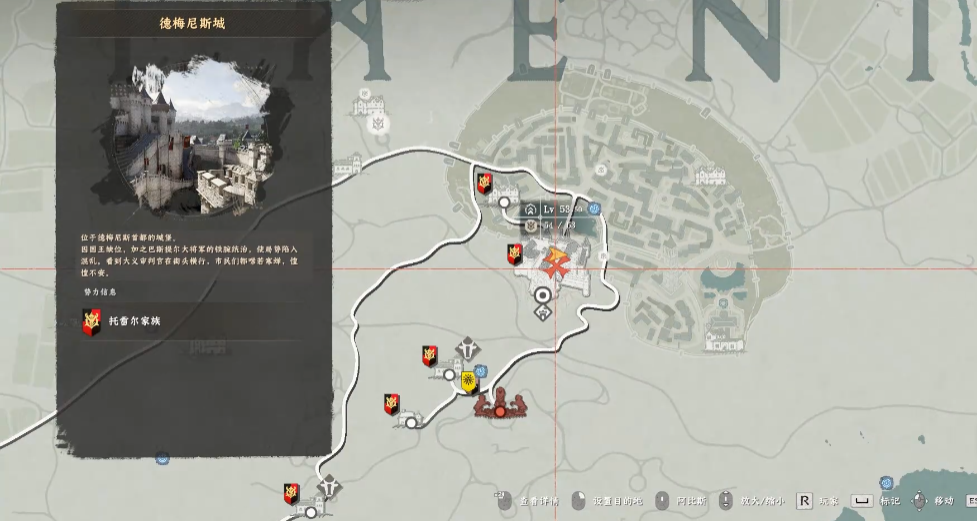Click the red shield beside the orange marker

pos(515,255)
